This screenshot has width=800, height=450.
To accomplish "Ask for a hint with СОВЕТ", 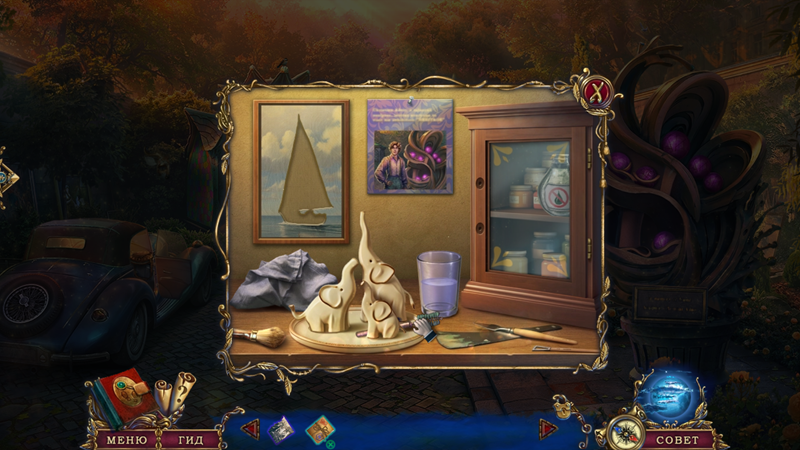I will [679, 439].
